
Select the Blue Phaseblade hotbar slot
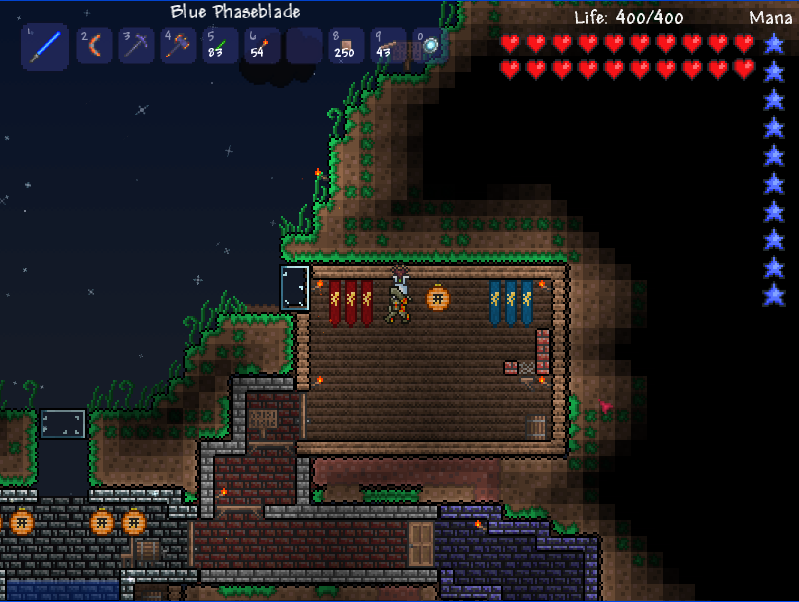45,46
